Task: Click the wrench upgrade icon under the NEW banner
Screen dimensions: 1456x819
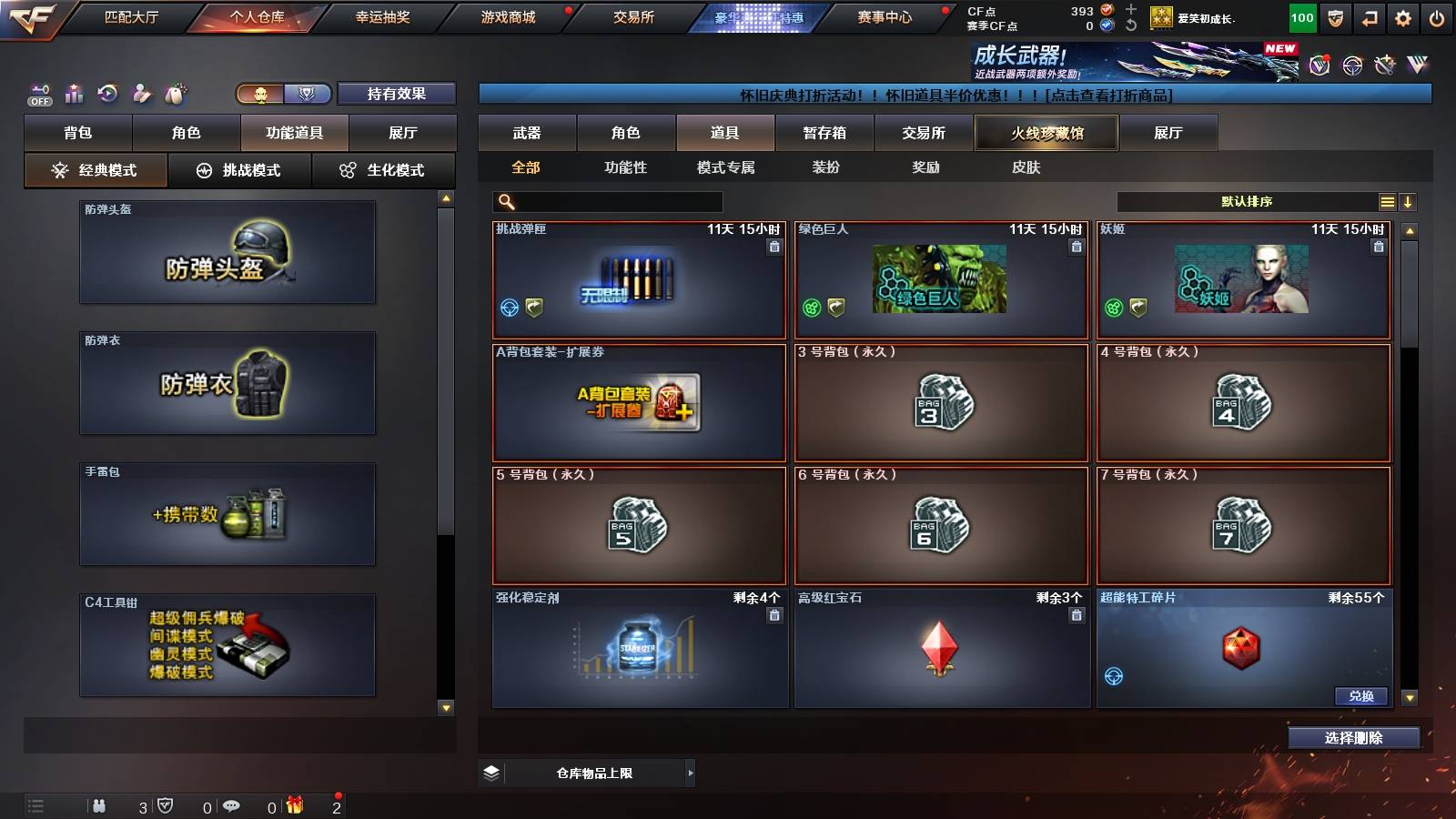Action: point(1384,66)
